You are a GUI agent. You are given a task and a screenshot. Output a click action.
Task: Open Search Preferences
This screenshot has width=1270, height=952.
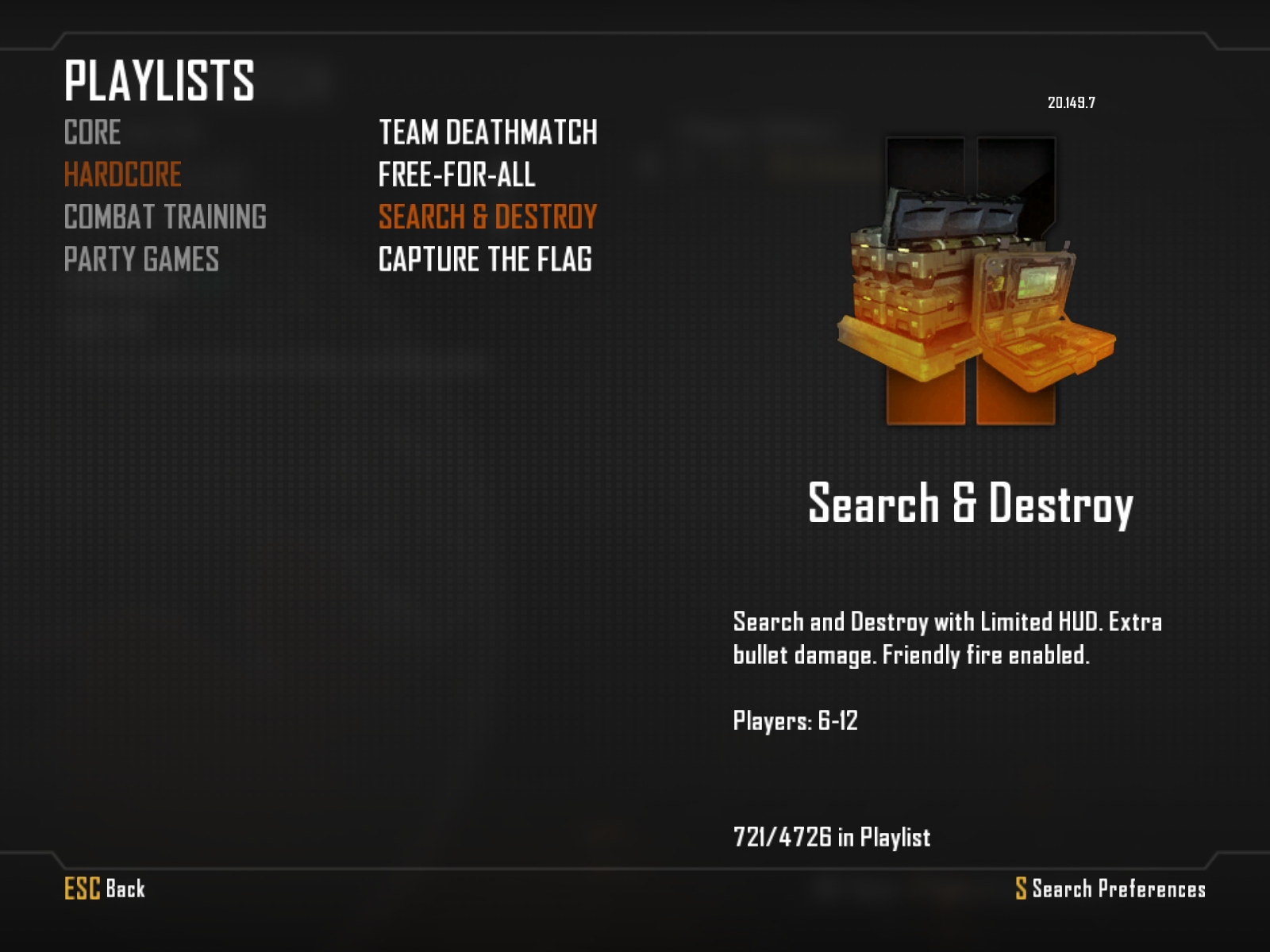1110,889
